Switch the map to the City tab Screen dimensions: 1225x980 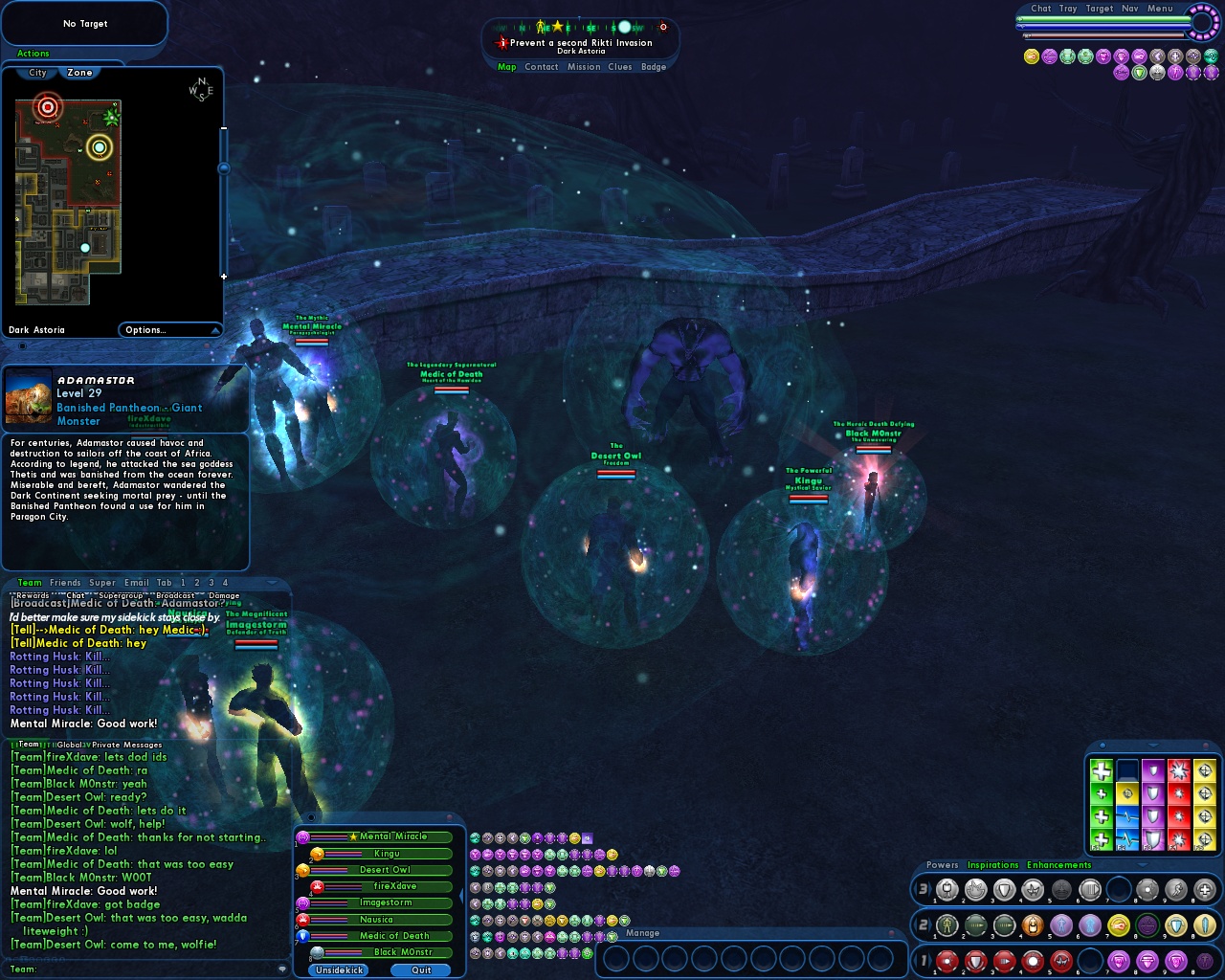click(x=37, y=73)
